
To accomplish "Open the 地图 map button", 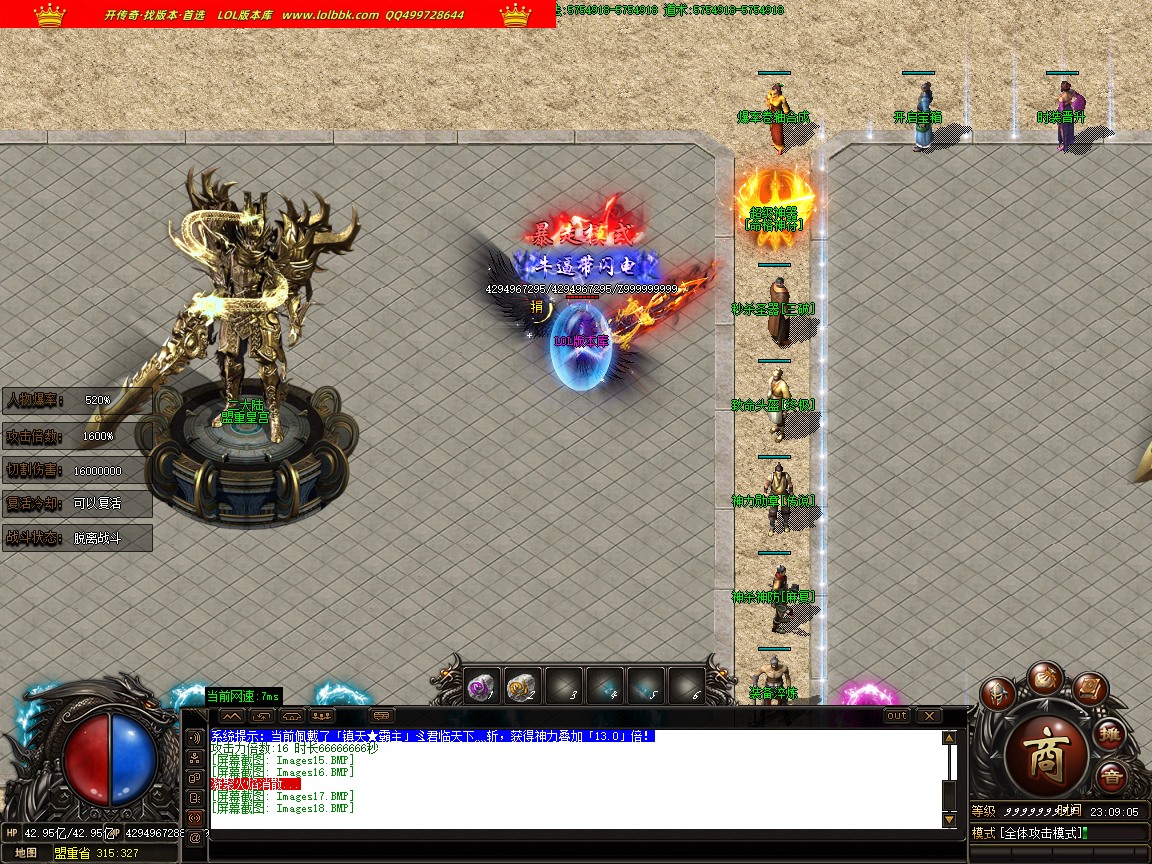I will (x=27, y=853).
